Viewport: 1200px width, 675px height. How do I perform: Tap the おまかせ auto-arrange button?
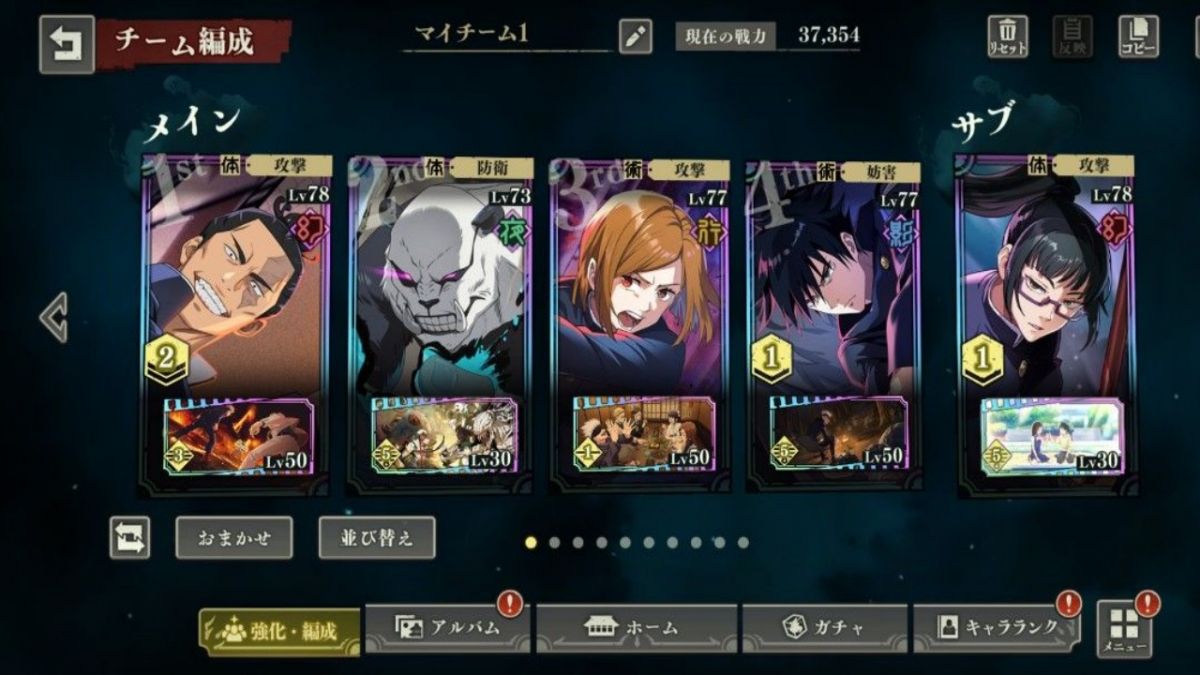click(234, 538)
